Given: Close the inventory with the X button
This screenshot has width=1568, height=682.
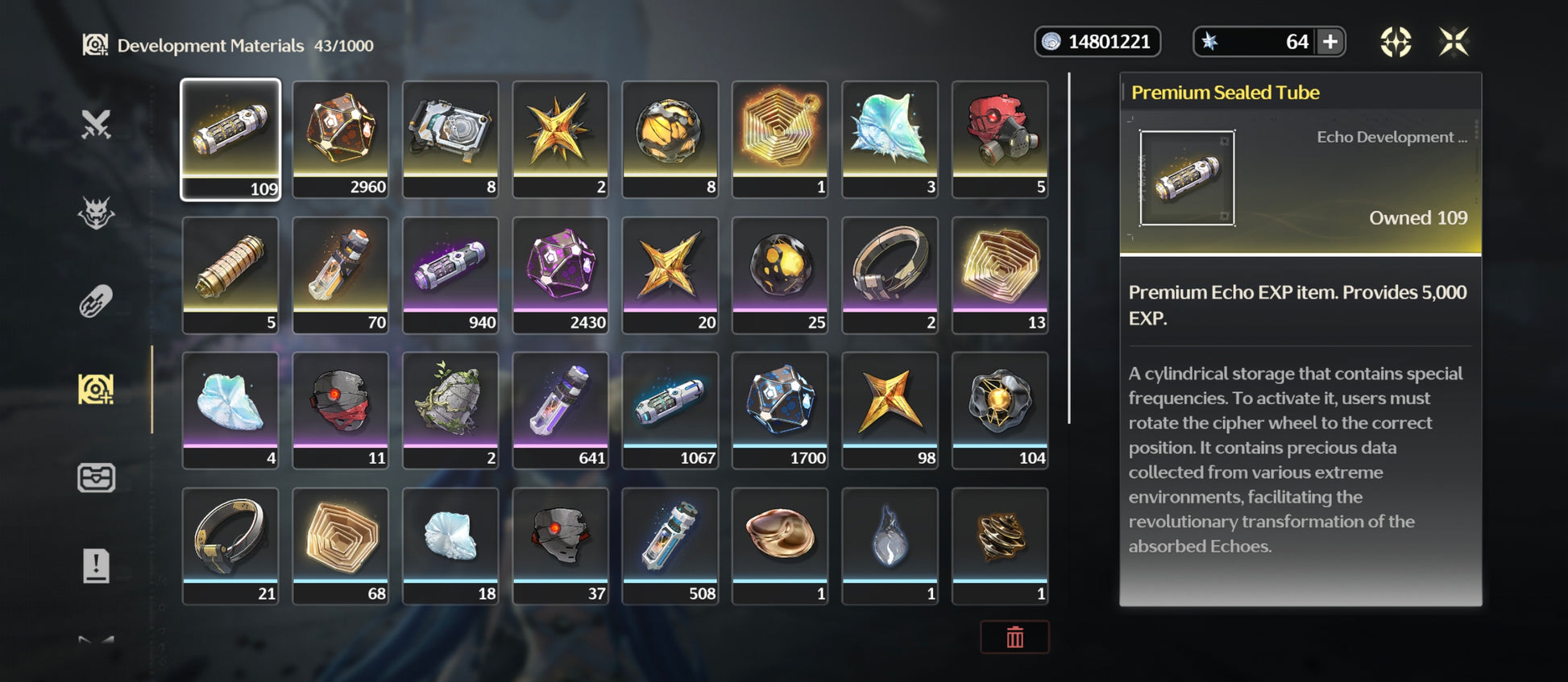Looking at the screenshot, I should coord(1454,42).
